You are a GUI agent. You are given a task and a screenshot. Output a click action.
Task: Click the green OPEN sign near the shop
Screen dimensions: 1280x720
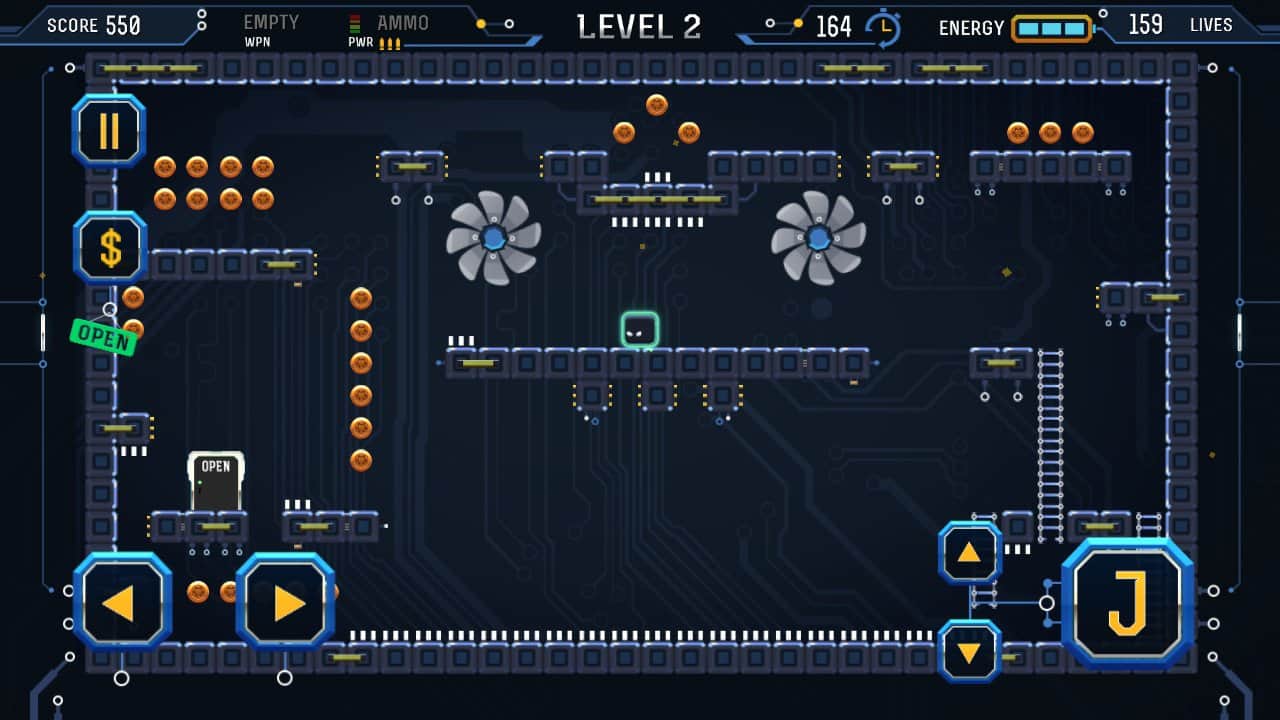102,339
